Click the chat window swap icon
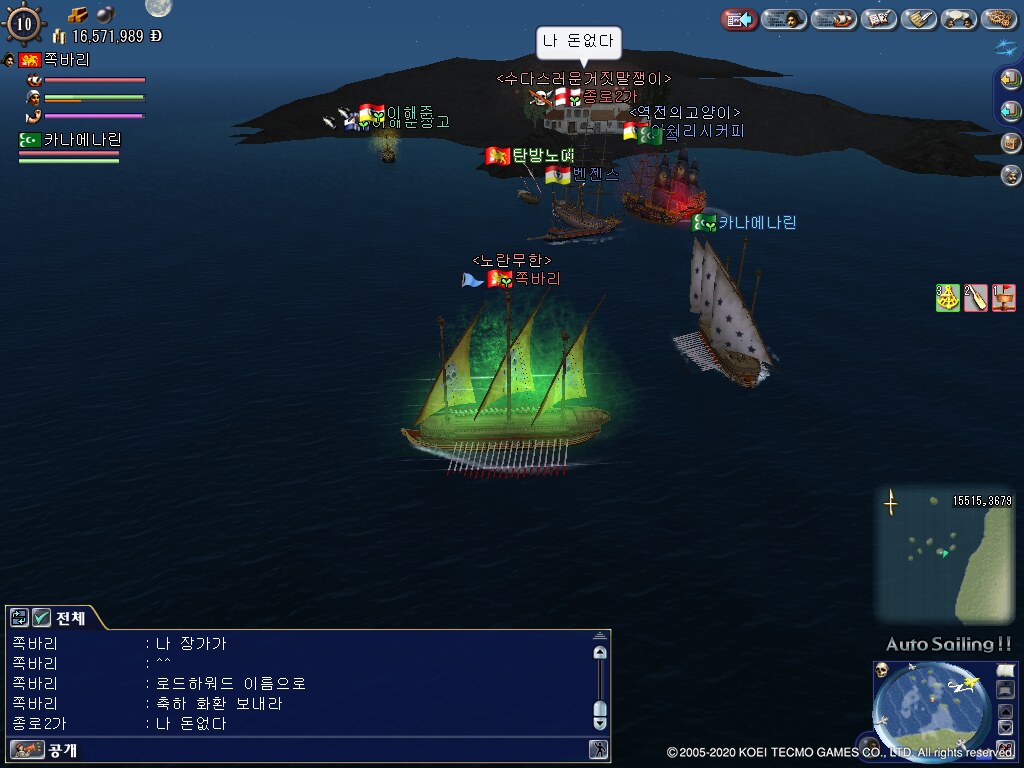 [x=19, y=618]
